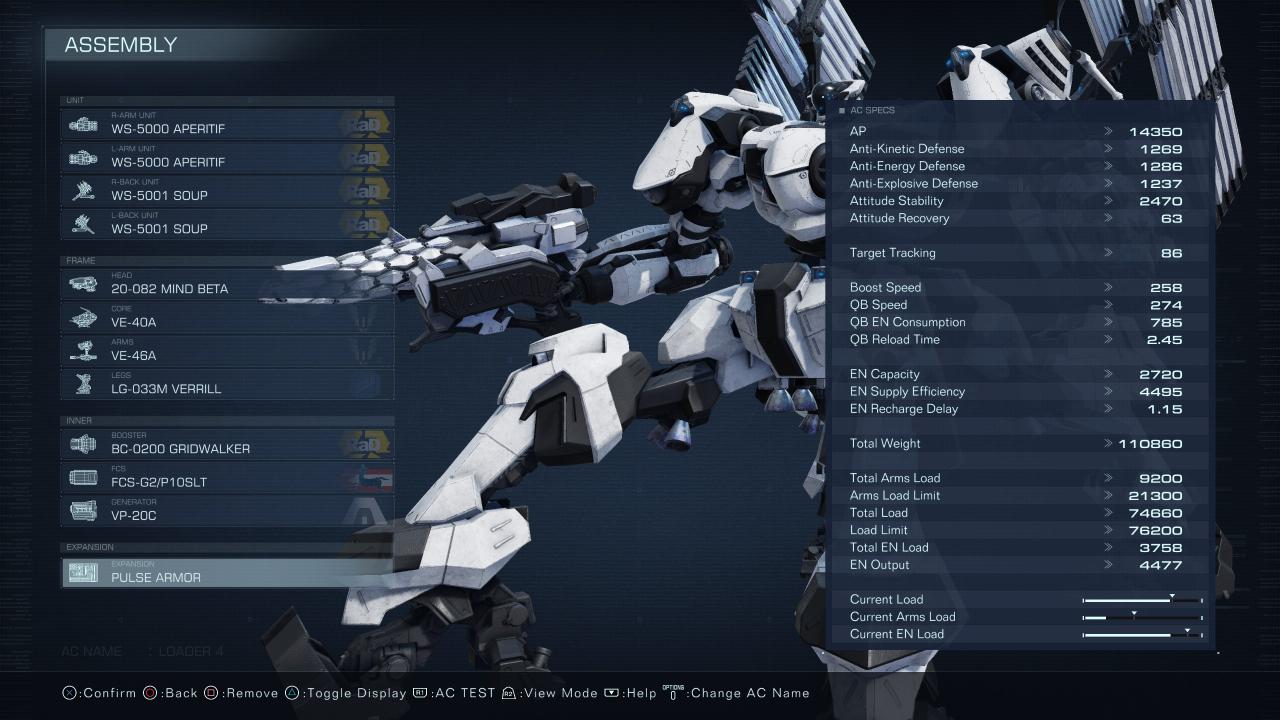Choose the R-Back Unit WS-5001 SOUP slot
This screenshot has width=1280, height=720.
coord(227,190)
